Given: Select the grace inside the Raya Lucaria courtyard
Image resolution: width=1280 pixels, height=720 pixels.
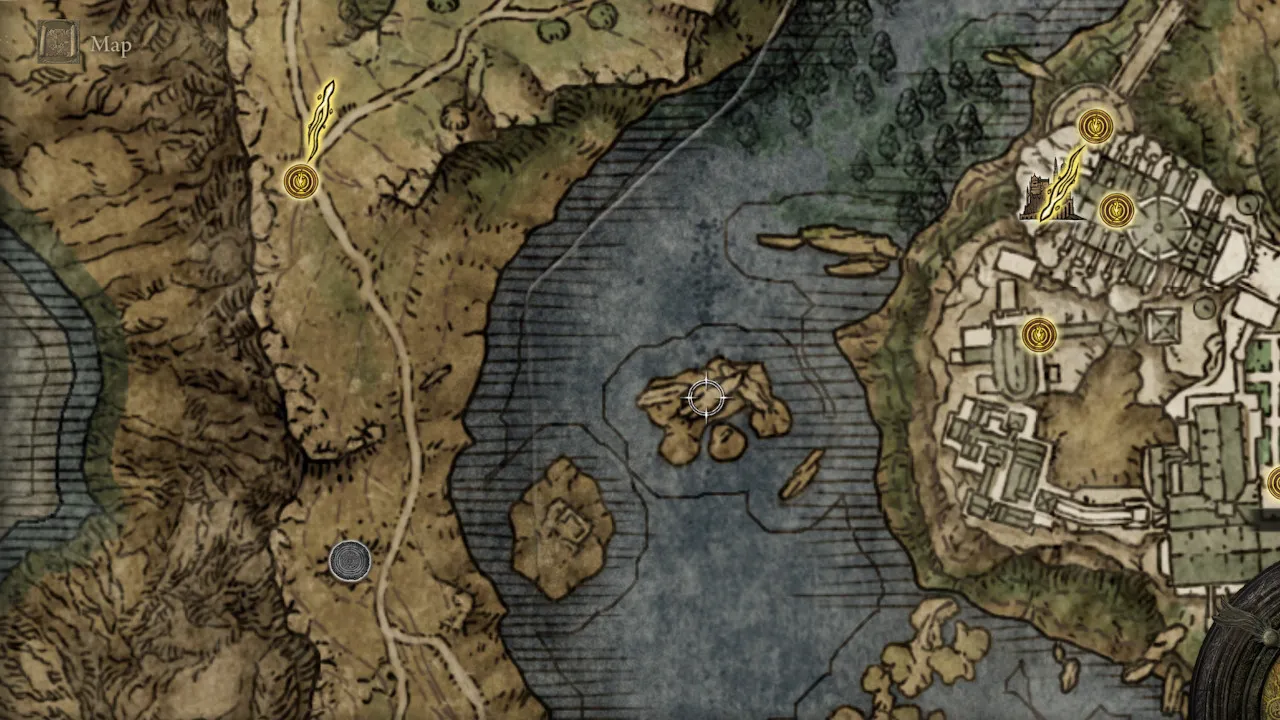Looking at the screenshot, I should pos(1115,211).
